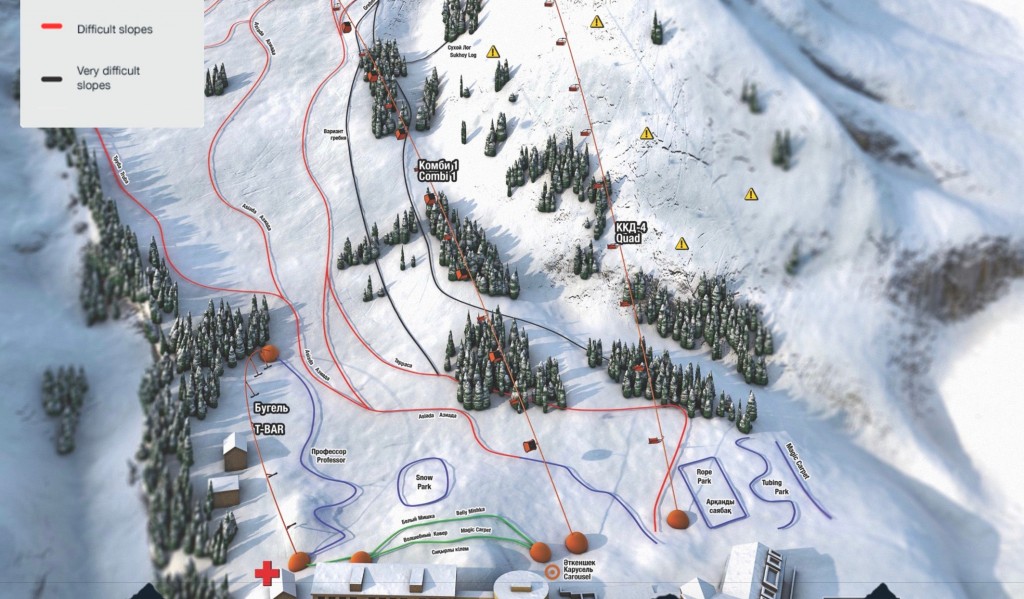Open the Quad lift label

[626, 235]
